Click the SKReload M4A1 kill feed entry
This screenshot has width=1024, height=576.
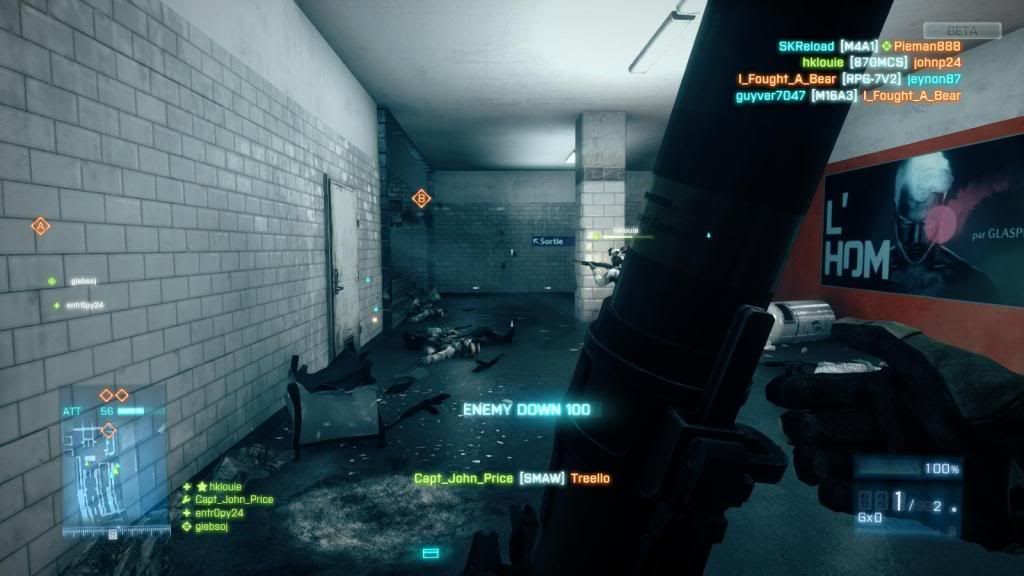(x=869, y=46)
